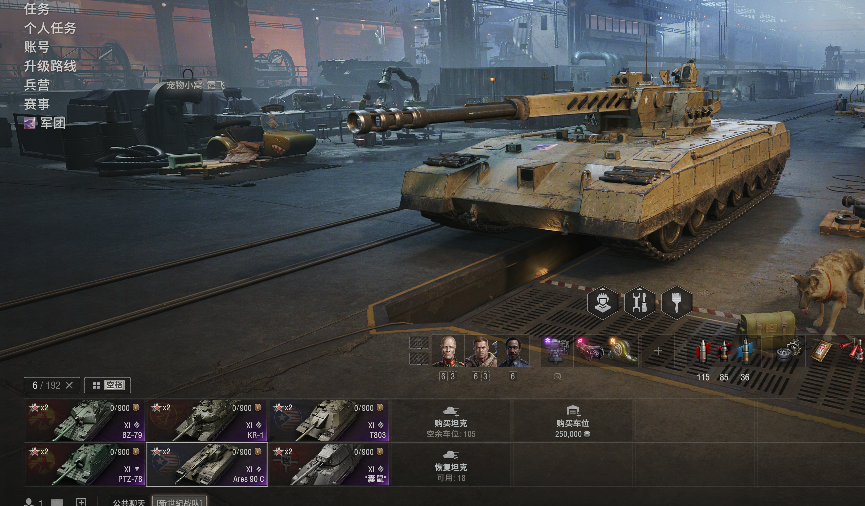Select the KR-1 tank card
Image resolution: width=865 pixels, height=506 pixels.
pyautogui.click(x=207, y=421)
